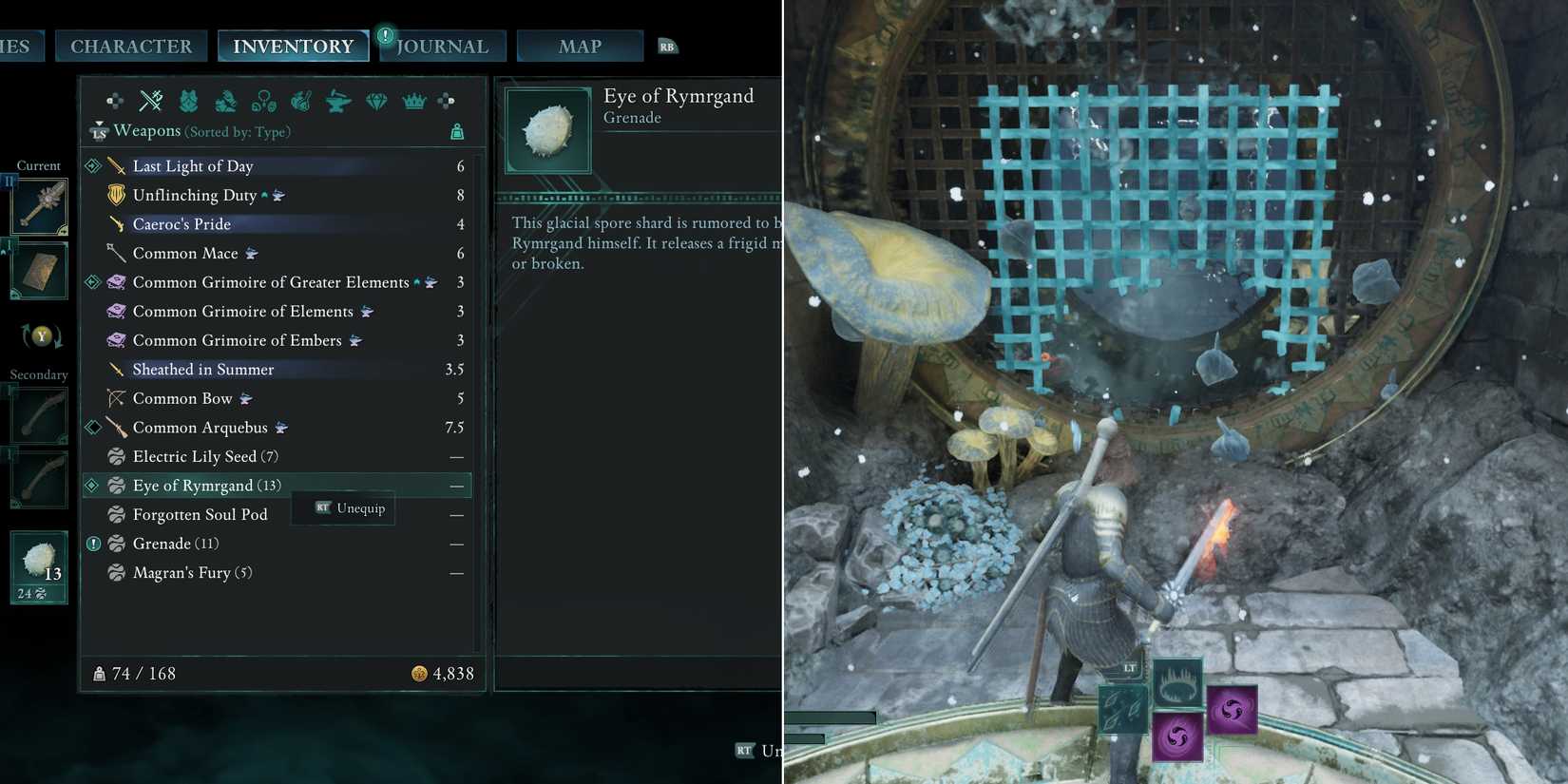Click the 4,838 gold counter

(445, 673)
